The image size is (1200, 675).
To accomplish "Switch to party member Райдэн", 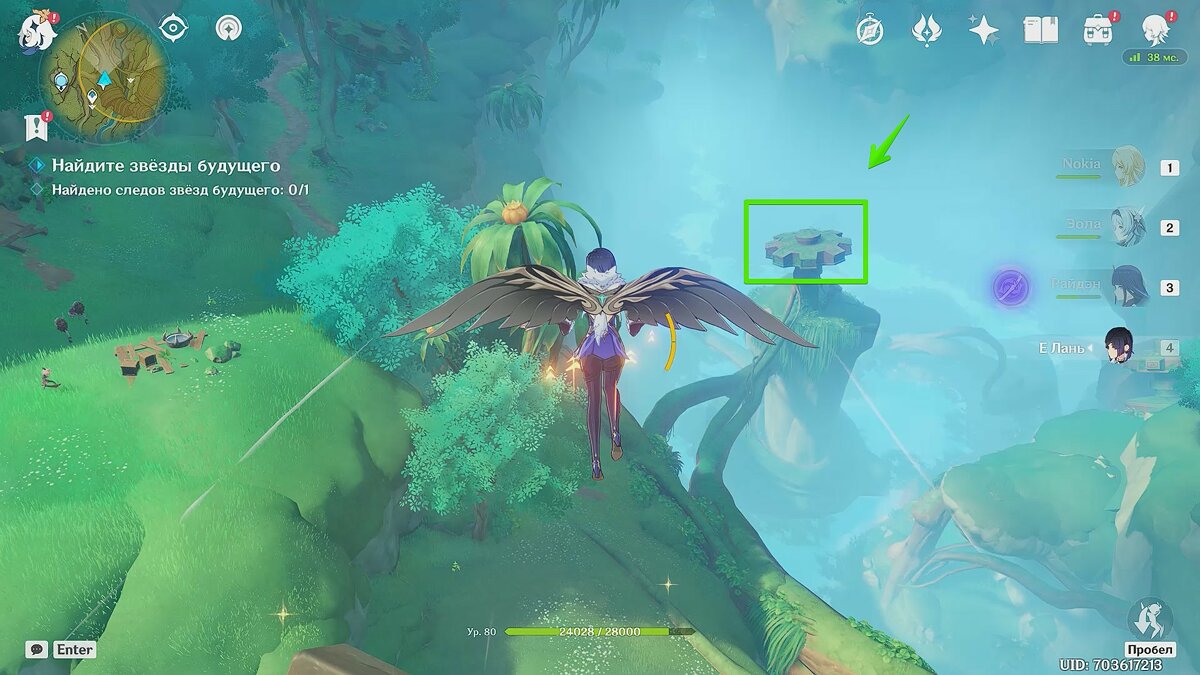I will click(1128, 287).
